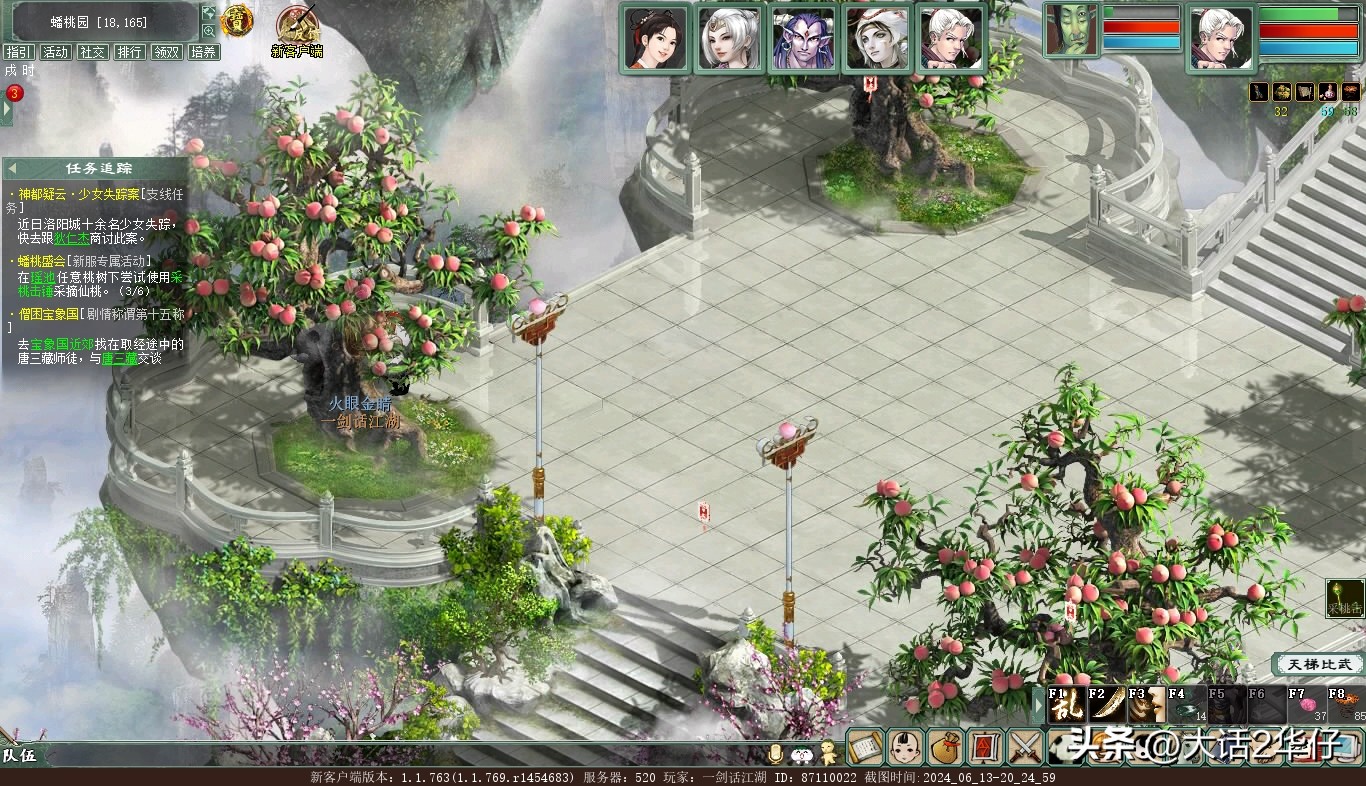This screenshot has width=1366, height=786.
Task: Open the 培养 cultivation menu
Action: tap(203, 52)
